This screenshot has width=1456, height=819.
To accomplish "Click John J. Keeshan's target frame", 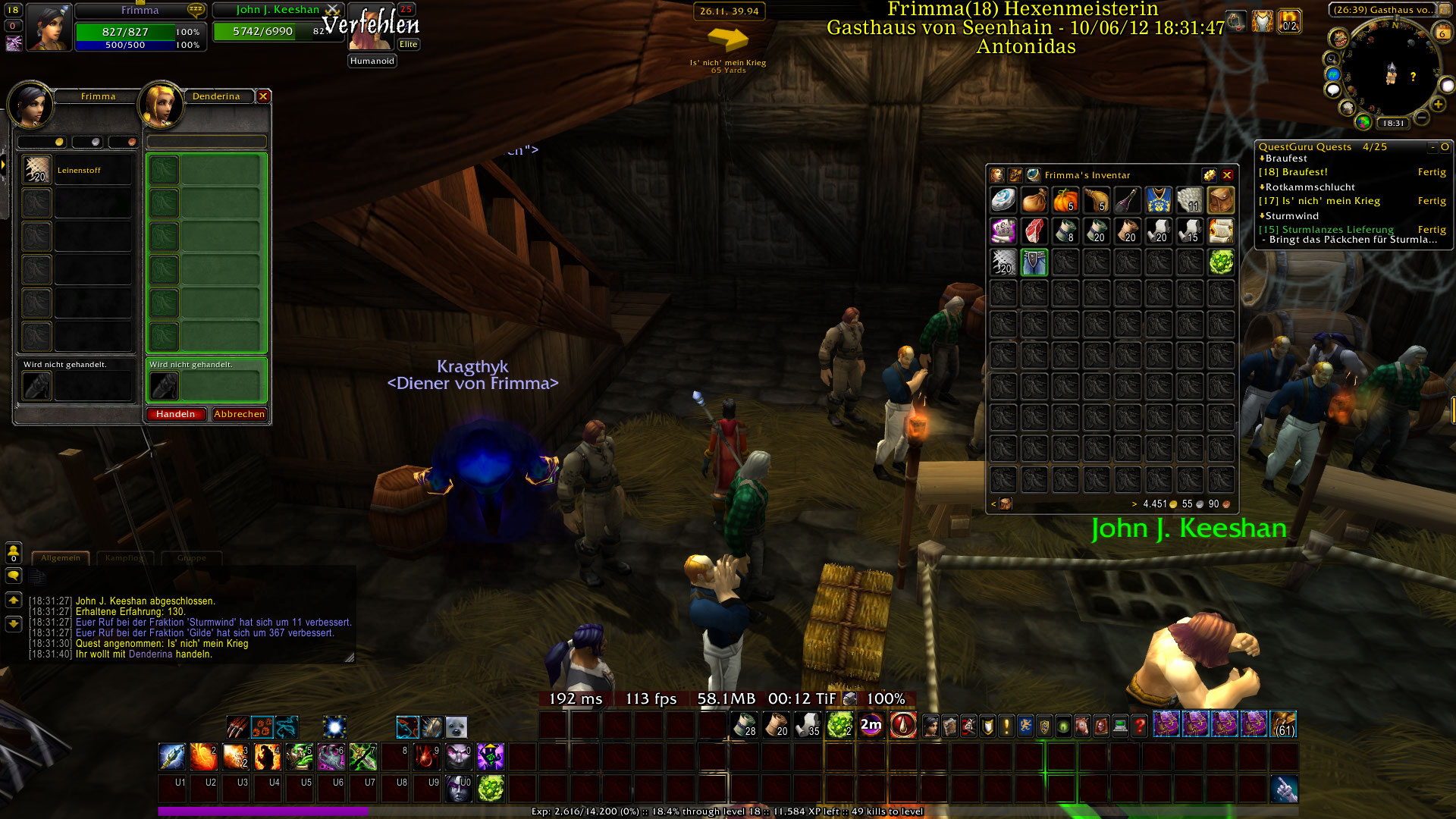I will [x=277, y=30].
